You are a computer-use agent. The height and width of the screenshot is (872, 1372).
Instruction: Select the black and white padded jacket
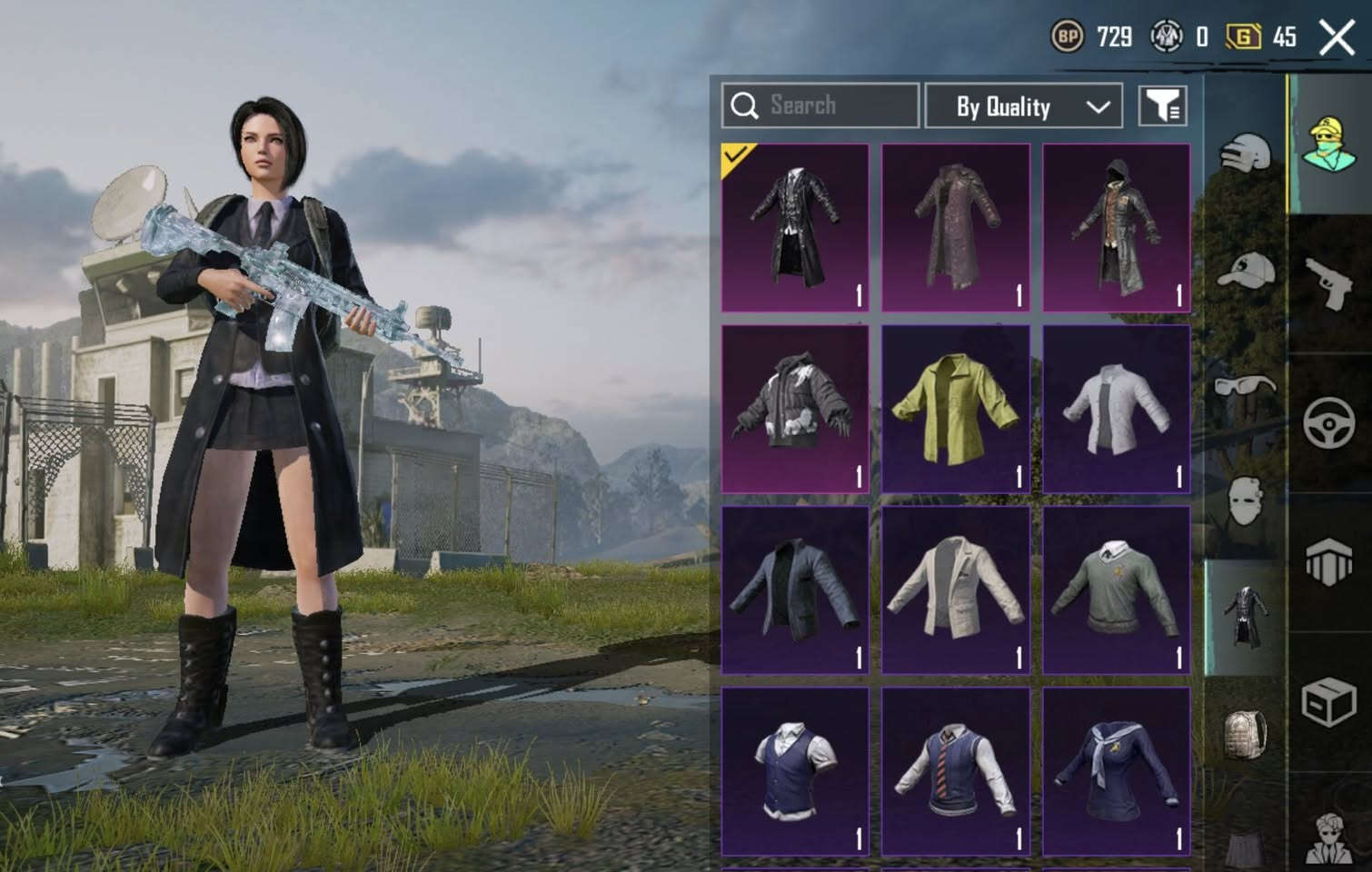795,409
